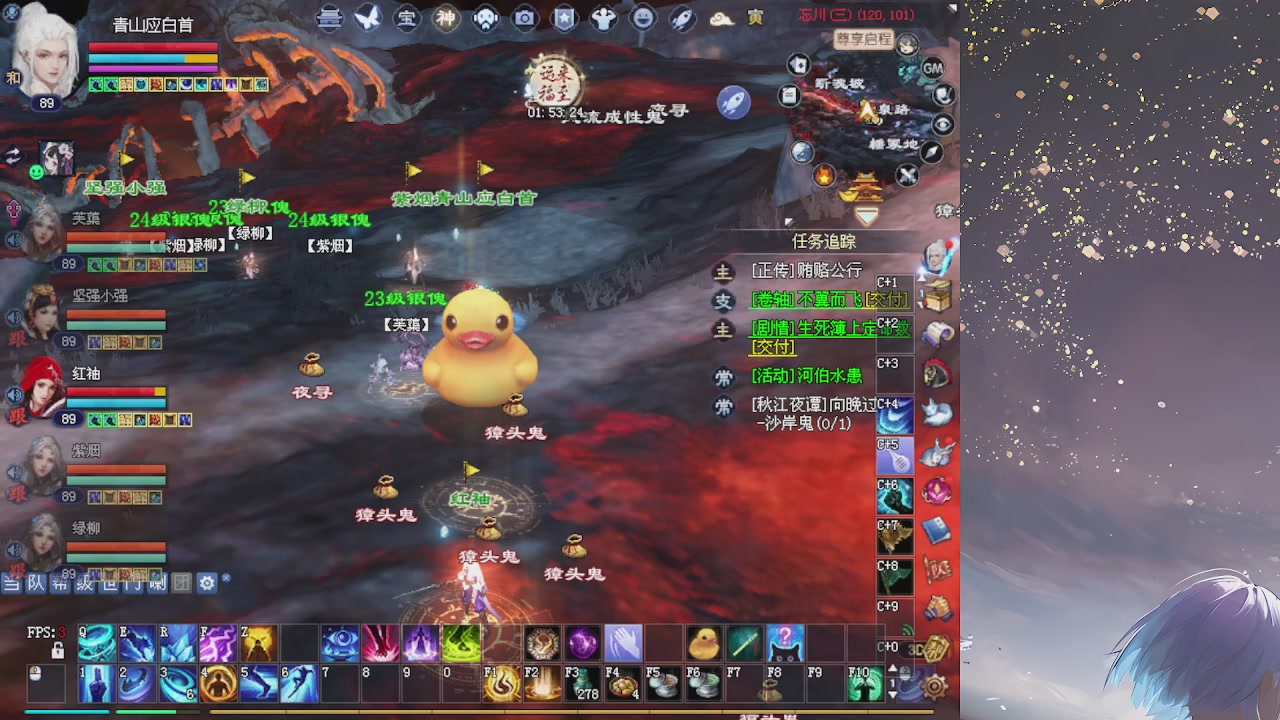Open the 宝 treasure icon at the top
The width and height of the screenshot is (1280, 720).
coord(406,18)
